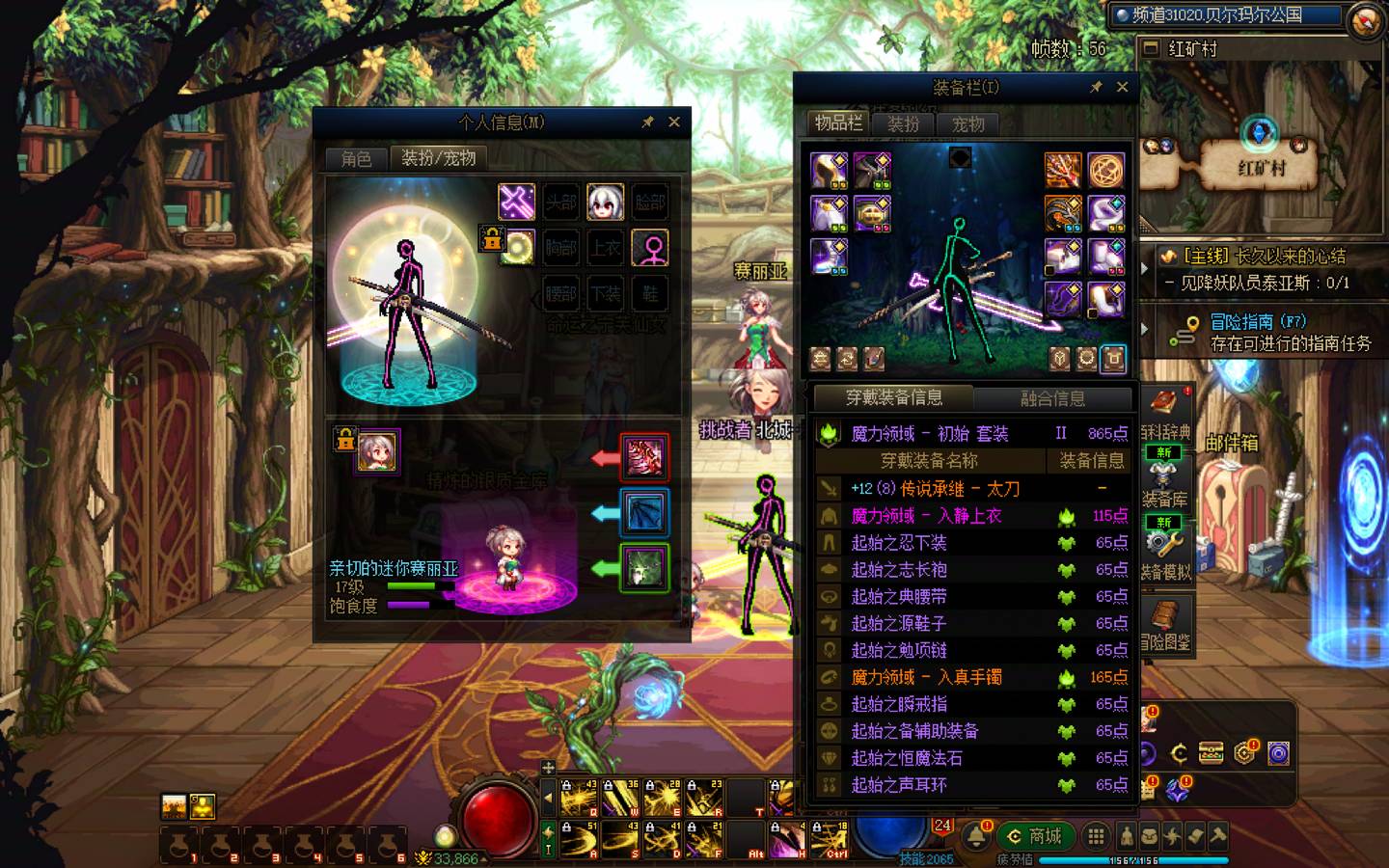The height and width of the screenshot is (868, 1389).
Task: Pin the 装备栏 window with the pin icon
Action: [x=1096, y=87]
